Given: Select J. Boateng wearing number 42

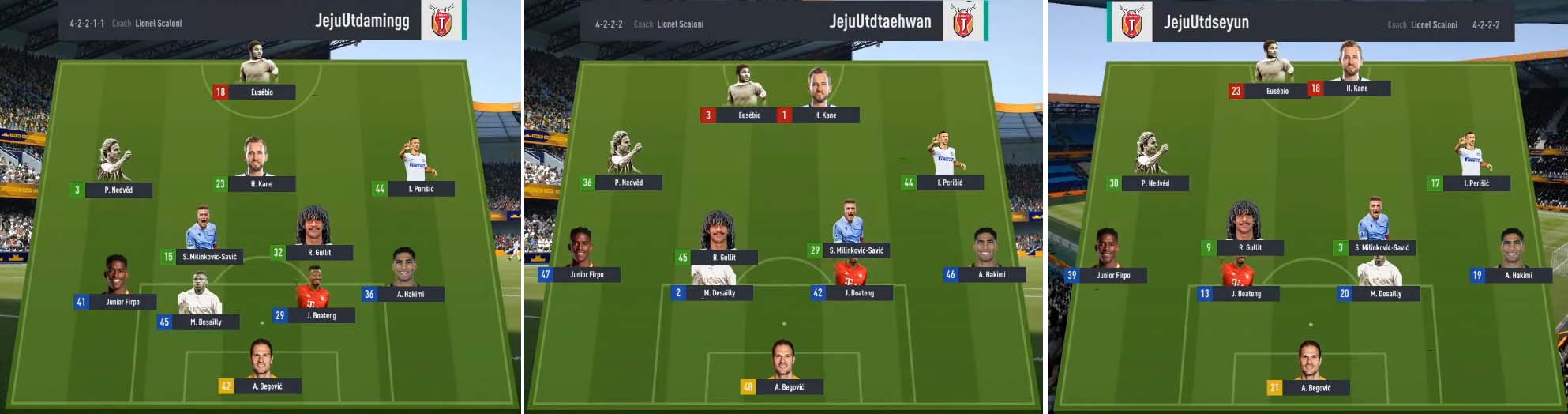Looking at the screenshot, I should click(x=858, y=293).
